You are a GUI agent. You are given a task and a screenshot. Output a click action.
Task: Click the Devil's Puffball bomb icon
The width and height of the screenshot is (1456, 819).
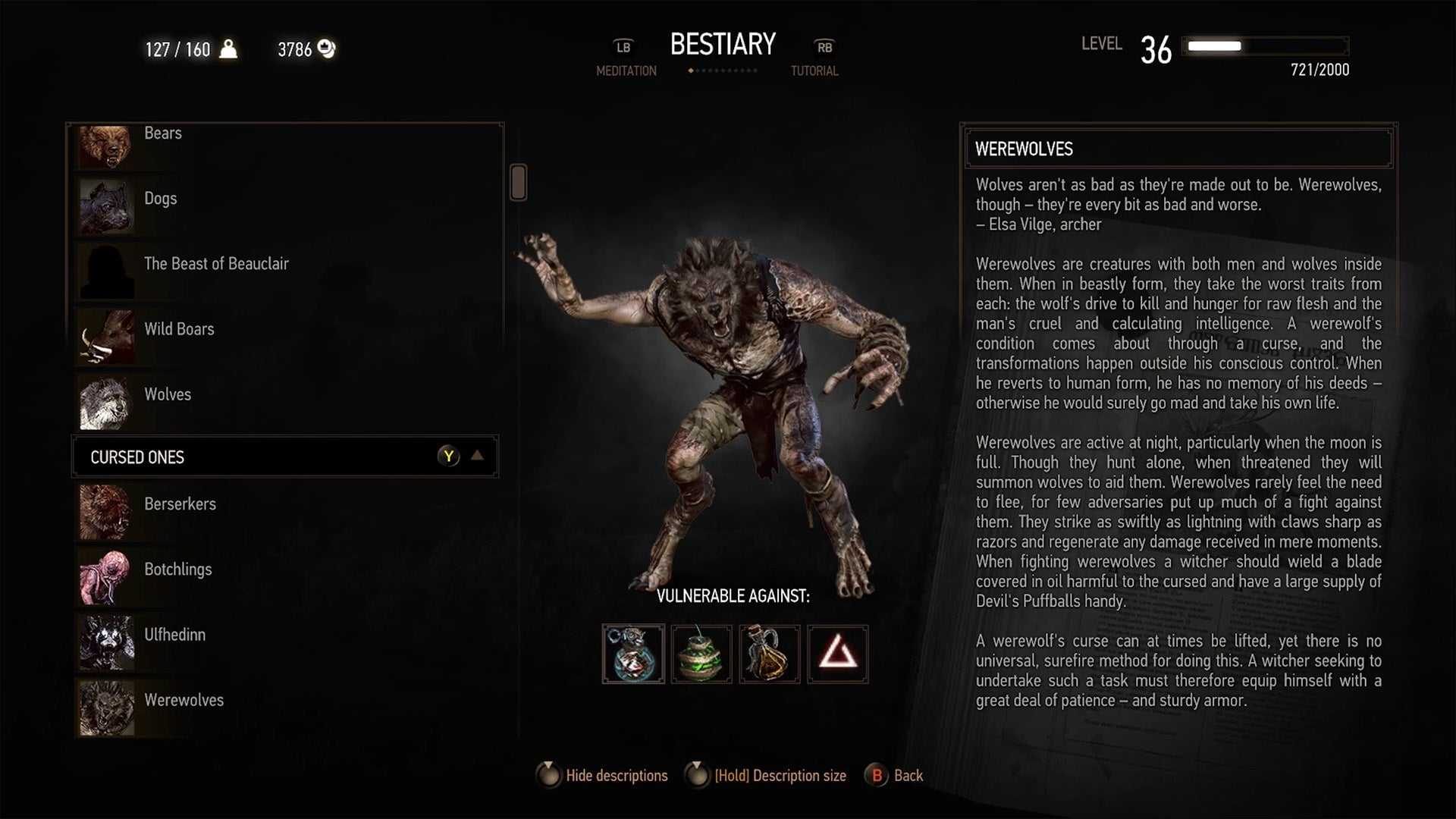tap(701, 654)
